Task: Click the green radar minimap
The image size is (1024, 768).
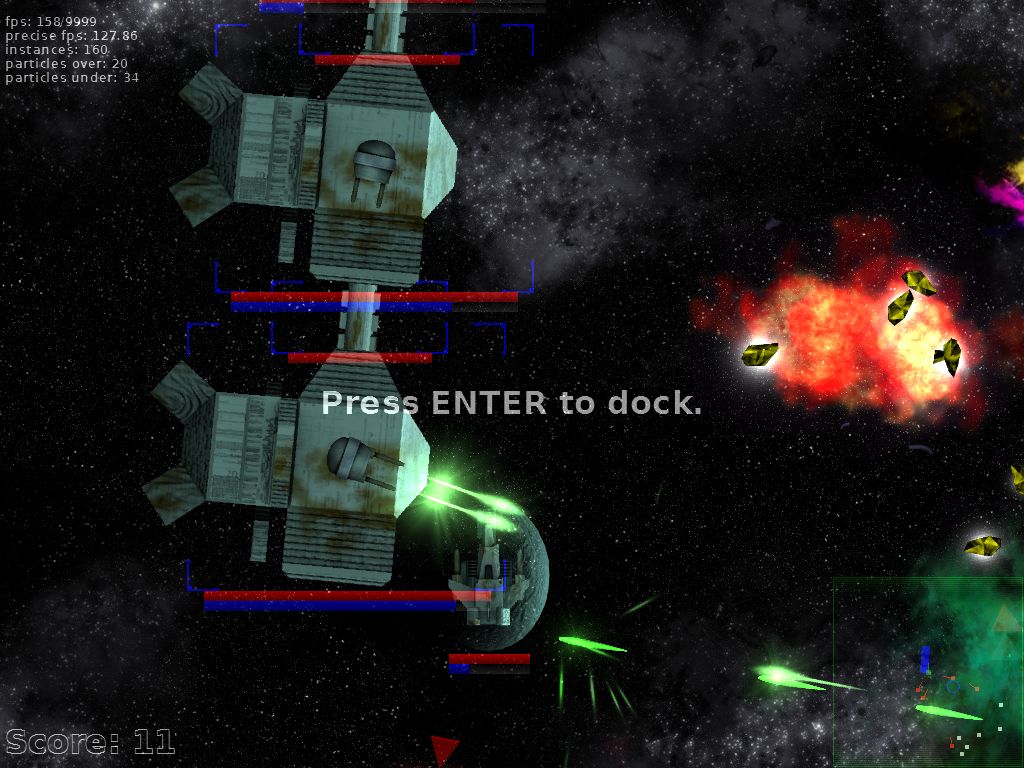Action: coord(927,671)
